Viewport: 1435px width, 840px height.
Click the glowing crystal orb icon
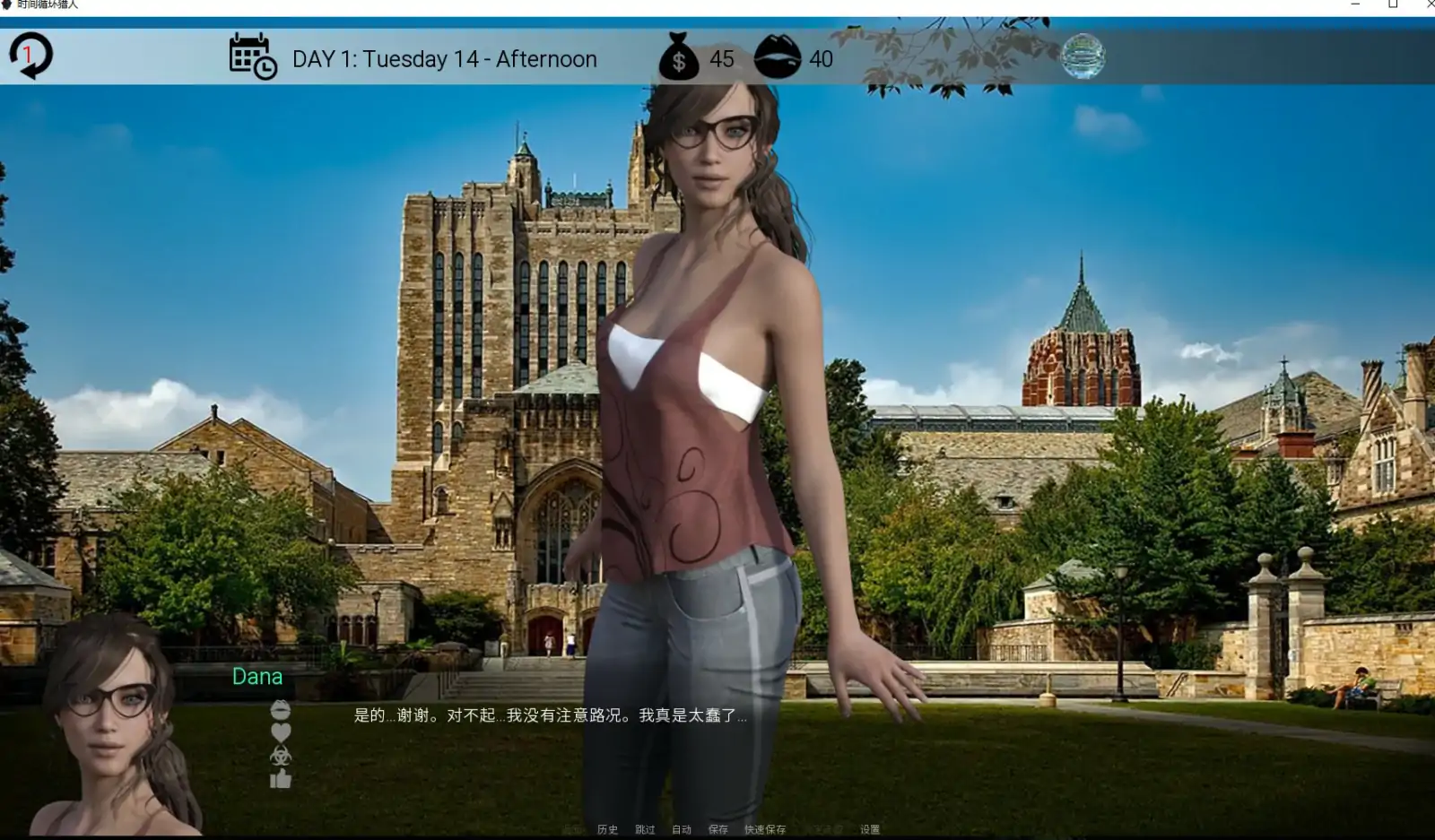click(x=1083, y=56)
